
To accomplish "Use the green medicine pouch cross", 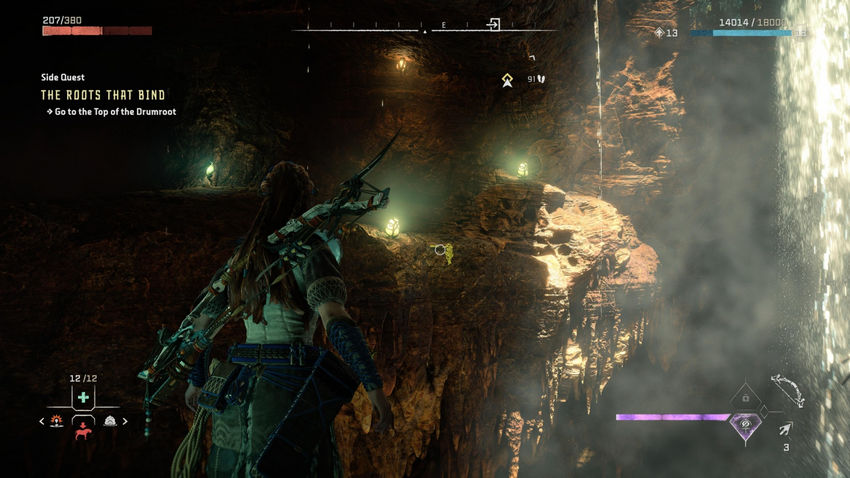I will click(x=83, y=397).
